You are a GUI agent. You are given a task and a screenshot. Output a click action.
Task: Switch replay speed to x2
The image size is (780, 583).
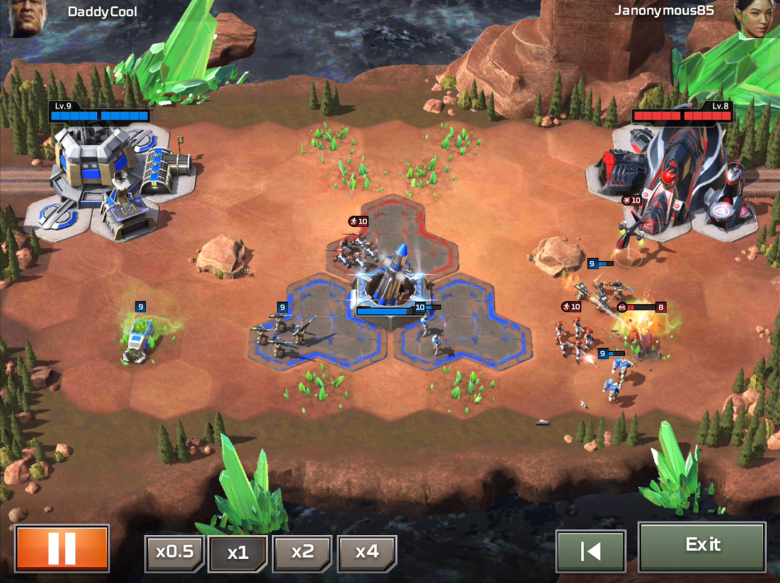coord(302,553)
